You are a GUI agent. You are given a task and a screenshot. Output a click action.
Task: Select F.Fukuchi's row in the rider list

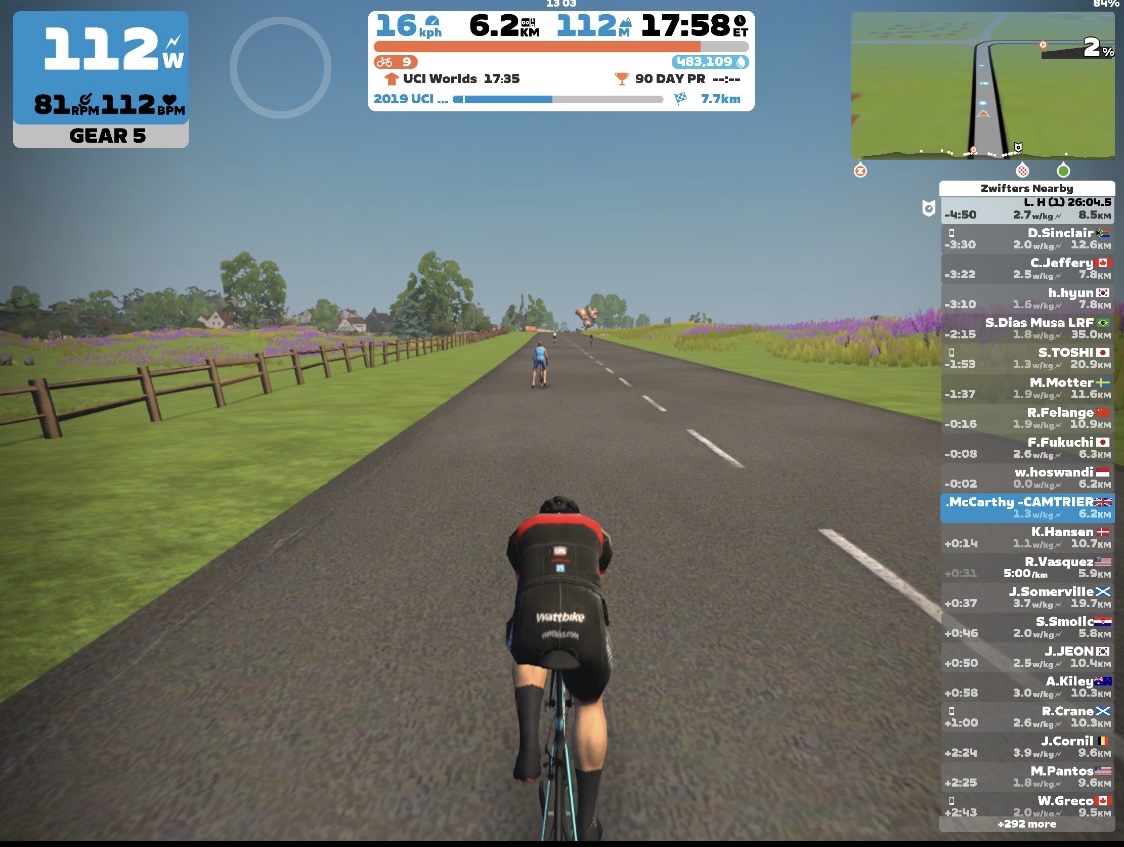1027,449
